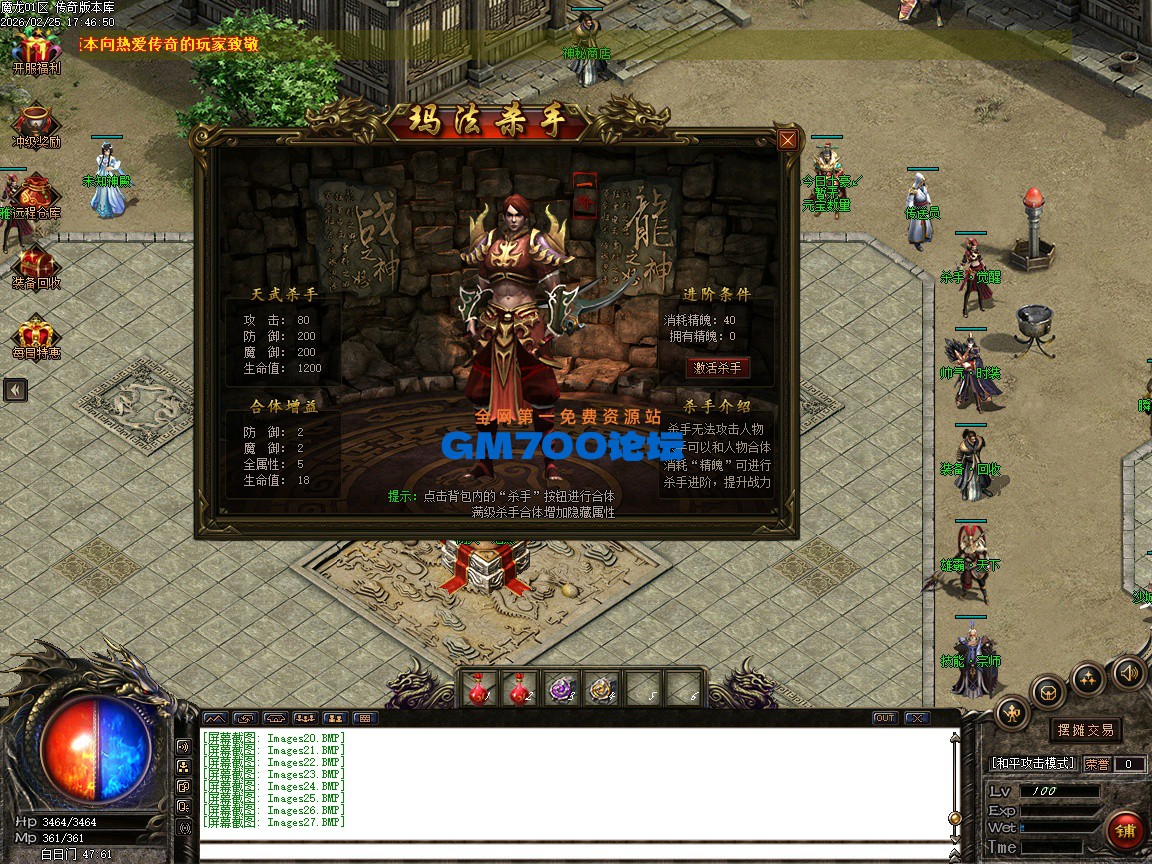
Task: Use the gold scroll in slot 4
Action: point(602,688)
